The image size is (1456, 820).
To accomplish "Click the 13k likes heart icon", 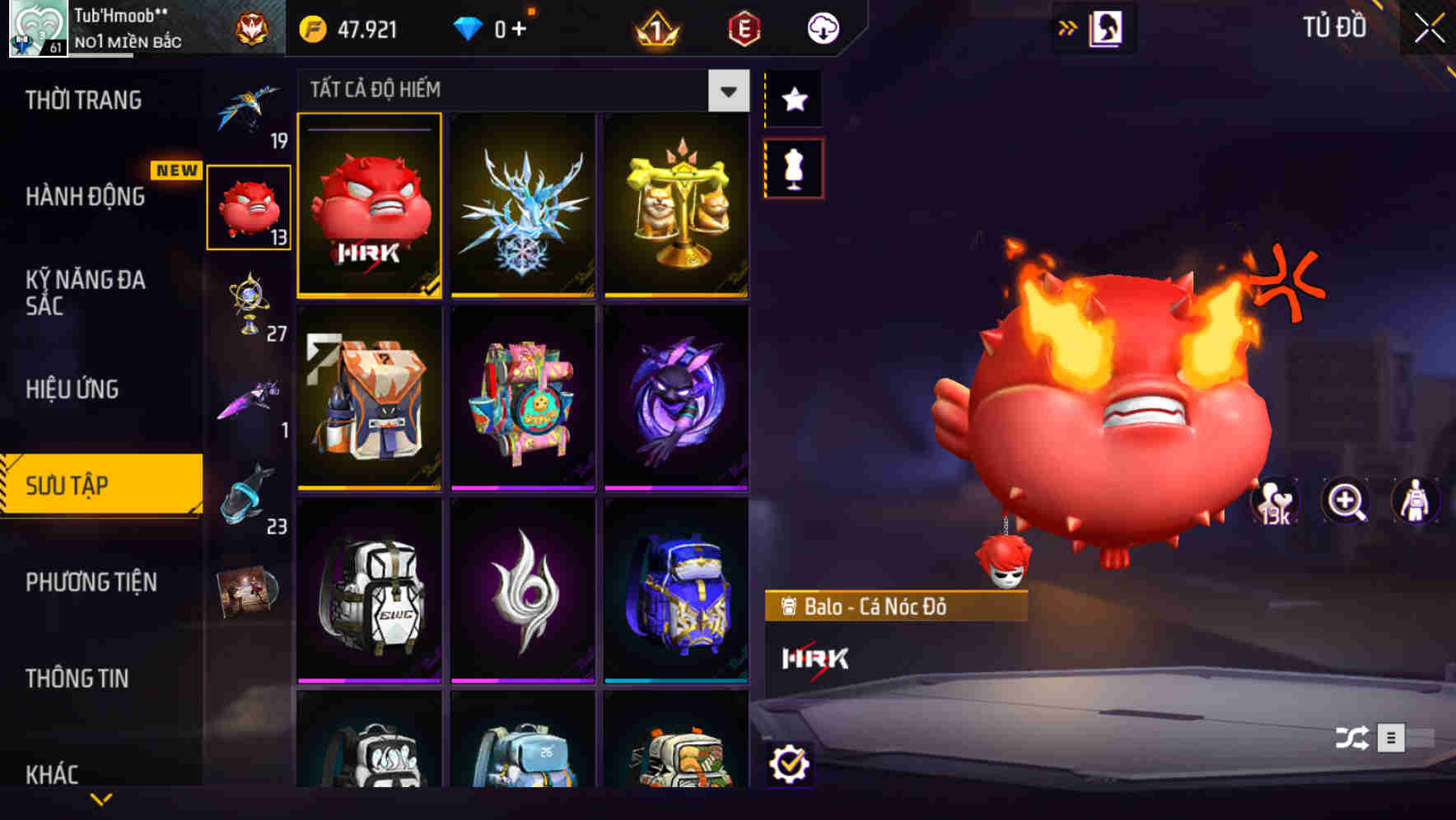I will pos(1276,501).
